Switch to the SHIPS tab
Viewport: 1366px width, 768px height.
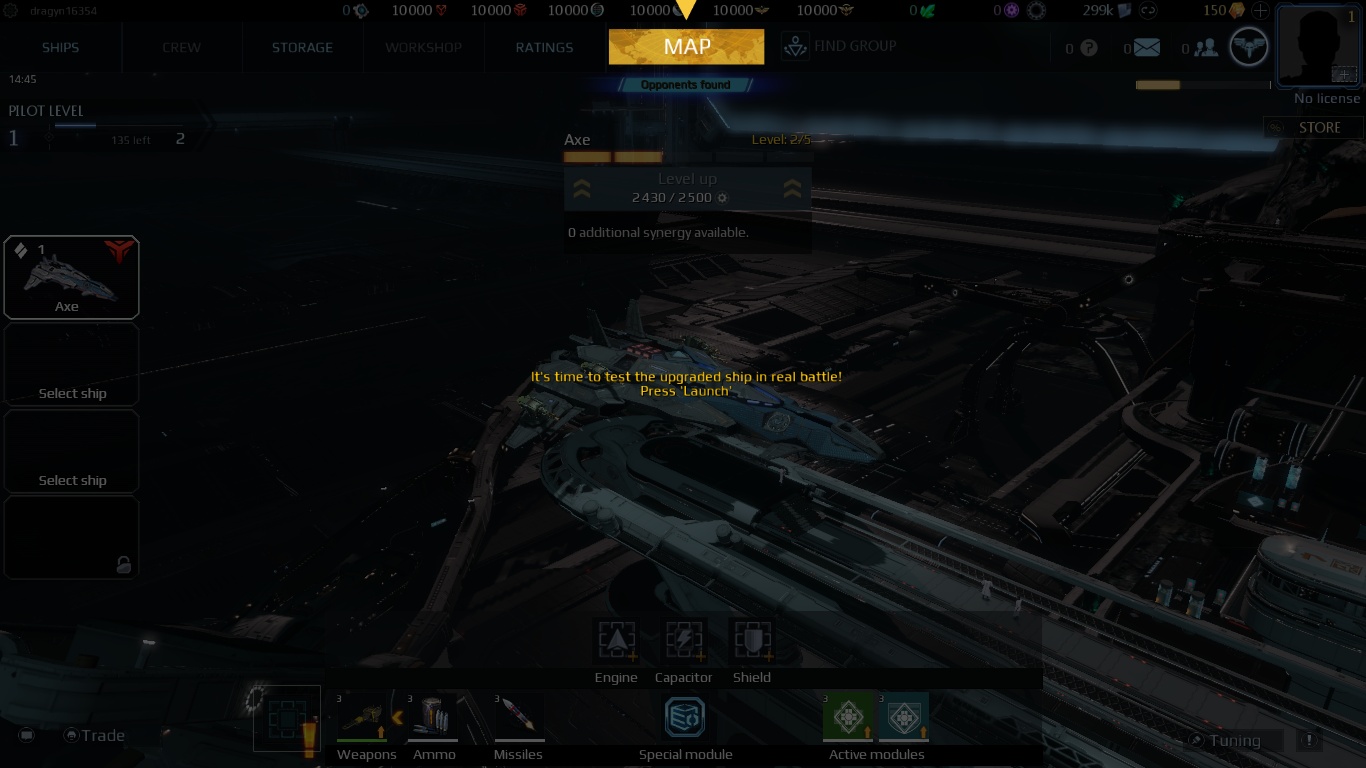59,47
